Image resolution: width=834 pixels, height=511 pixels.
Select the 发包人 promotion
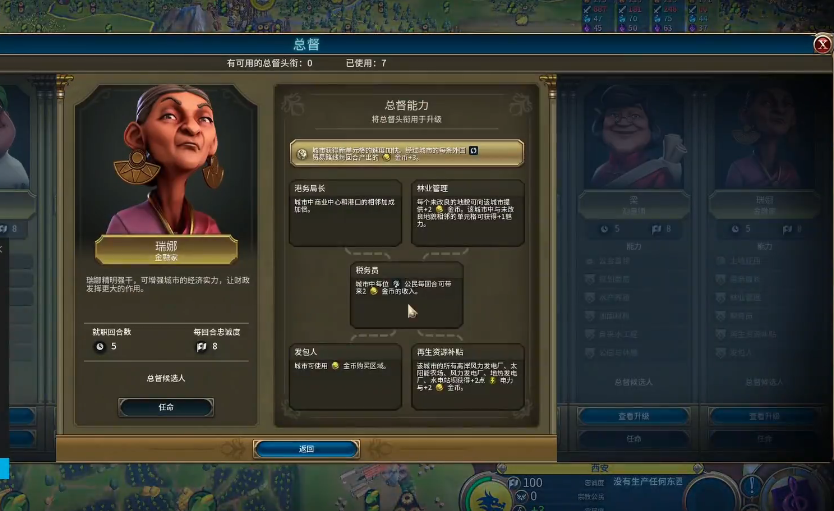345,376
